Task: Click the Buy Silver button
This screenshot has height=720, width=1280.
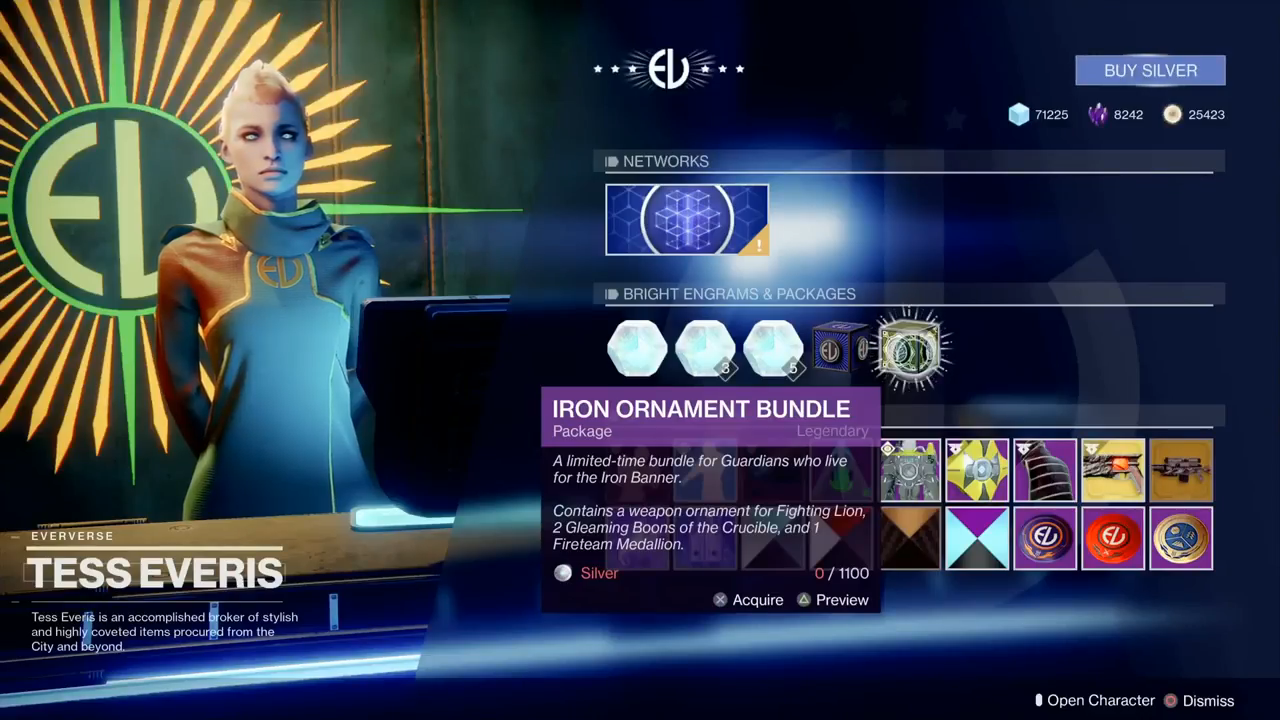Action: (x=1150, y=71)
